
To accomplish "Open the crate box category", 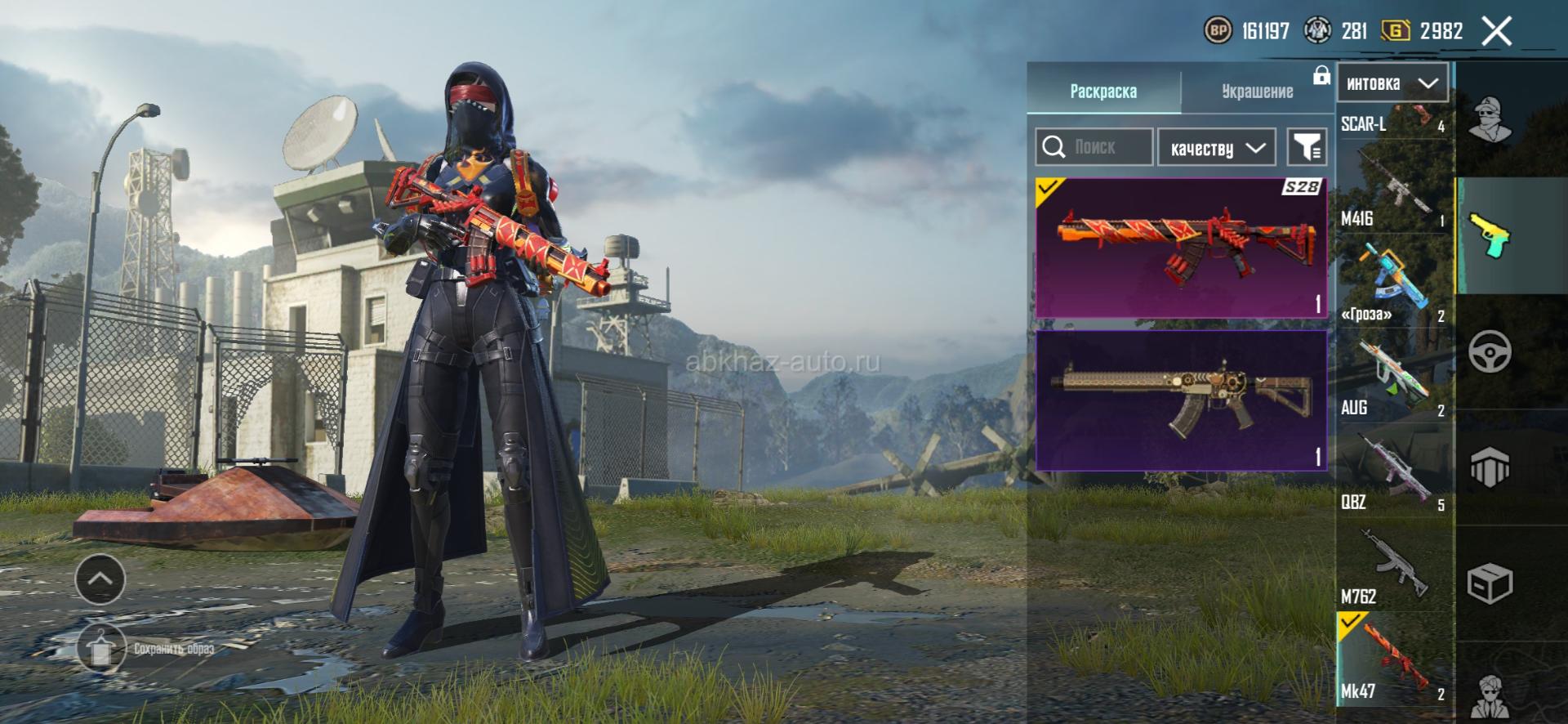I will pyautogui.click(x=1490, y=583).
